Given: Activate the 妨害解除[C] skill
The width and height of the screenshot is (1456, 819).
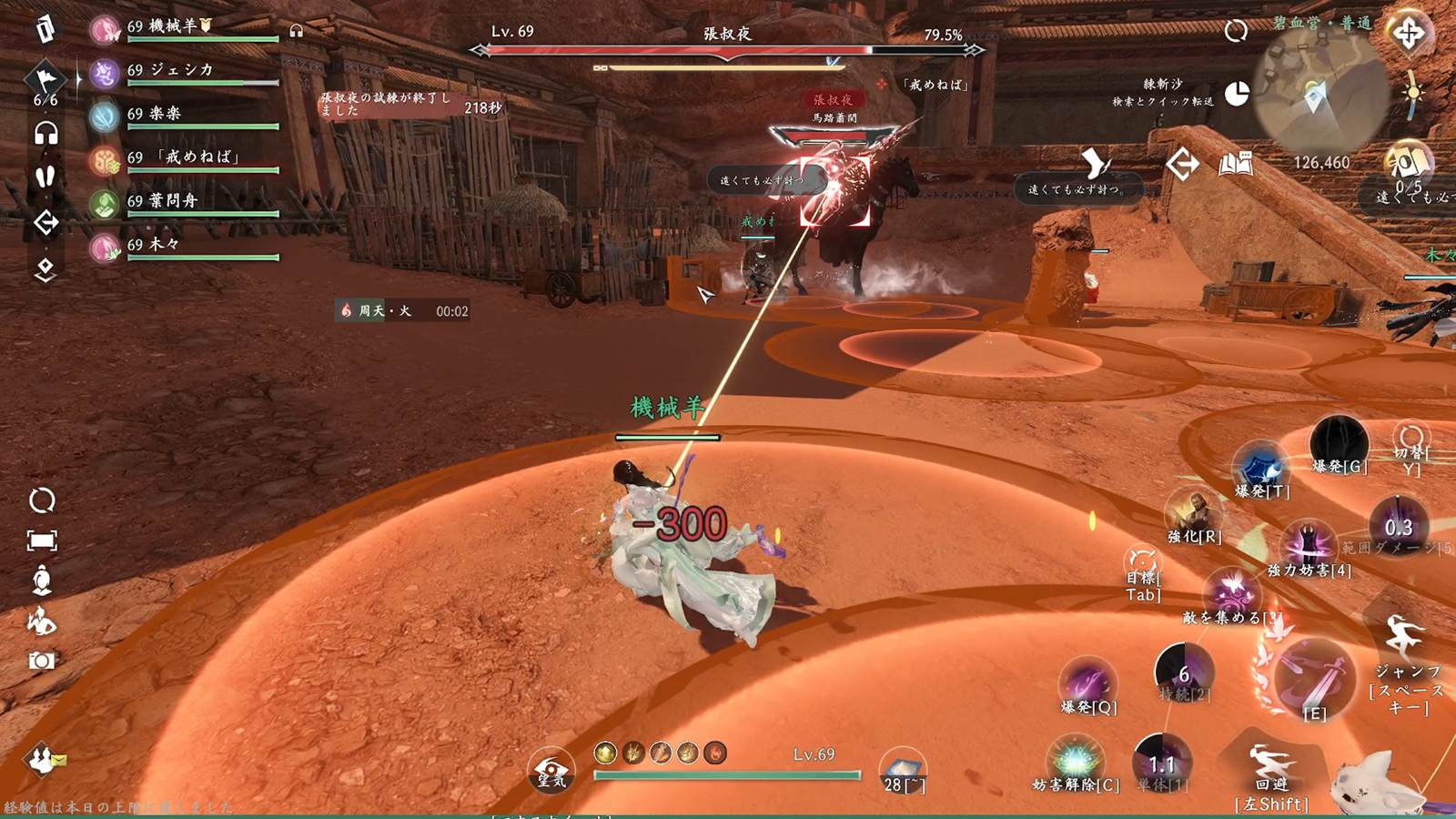Looking at the screenshot, I should point(1076,761).
